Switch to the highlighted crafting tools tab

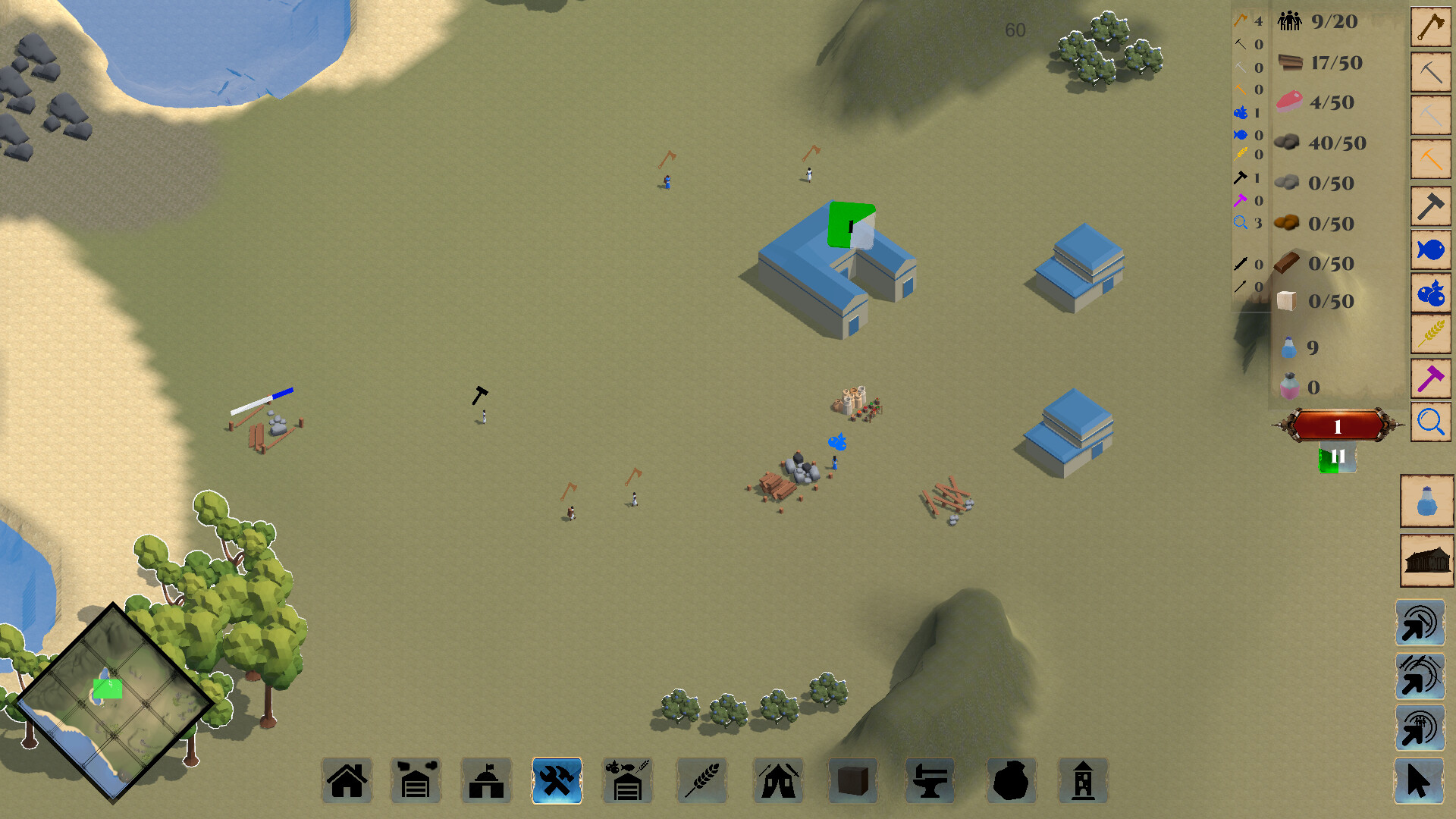(557, 780)
